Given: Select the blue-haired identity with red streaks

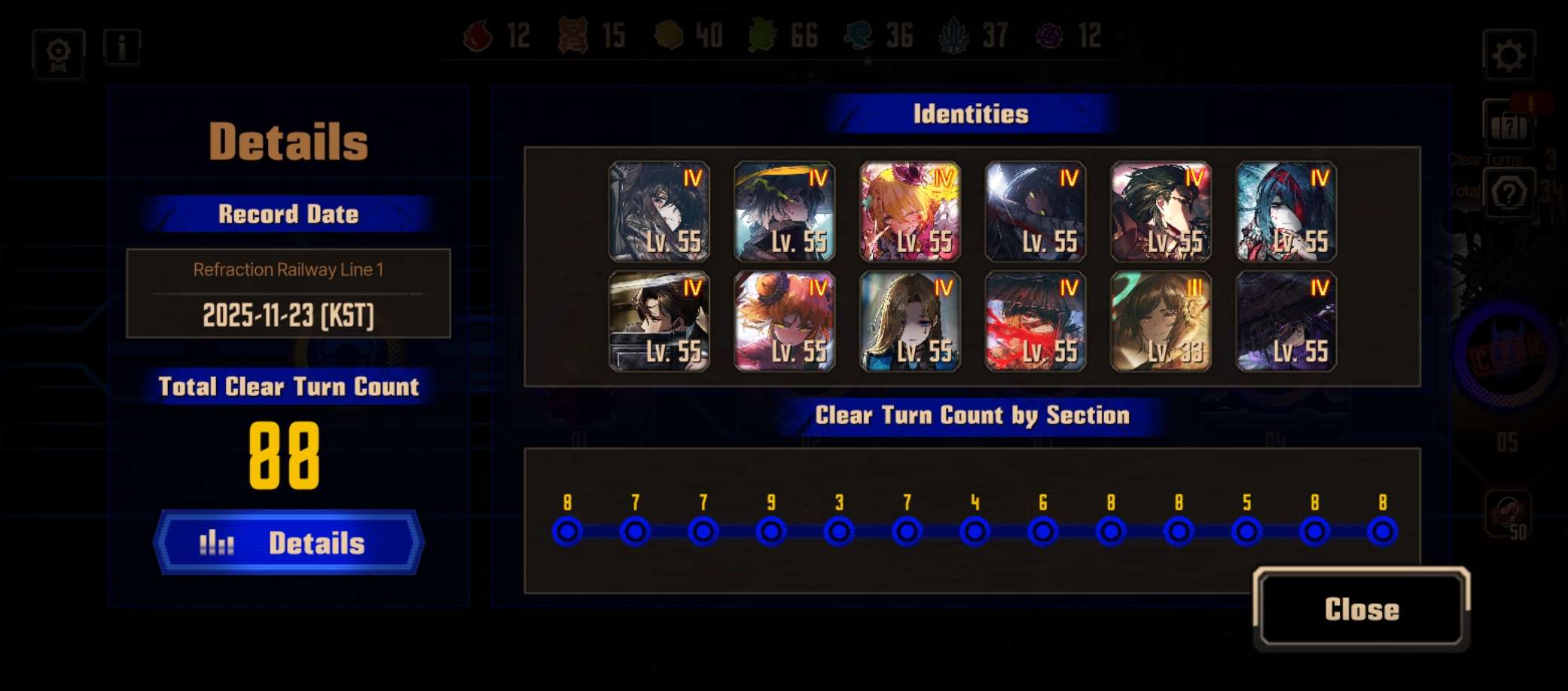Looking at the screenshot, I should point(1286,212).
